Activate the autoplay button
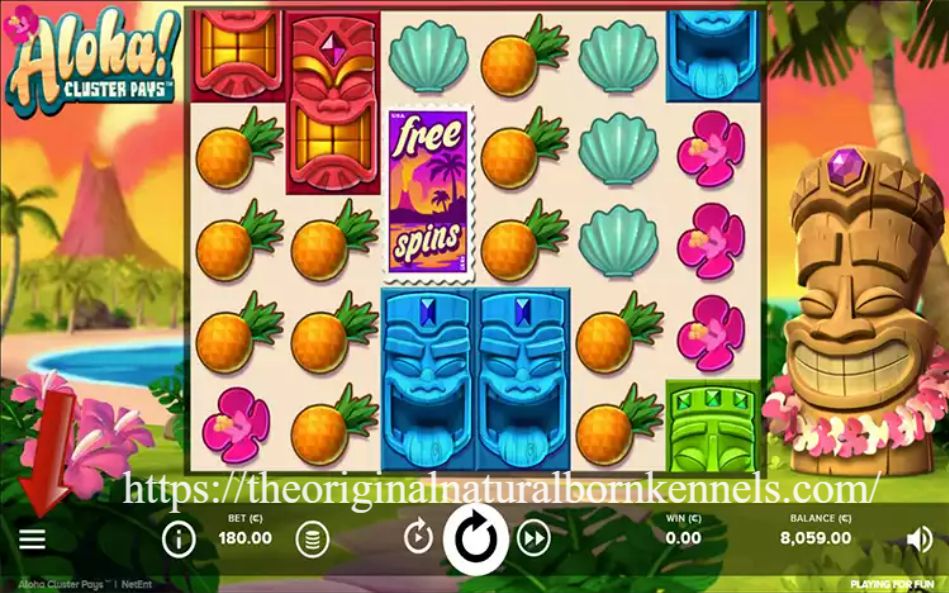949x593 pixels. (x=418, y=539)
